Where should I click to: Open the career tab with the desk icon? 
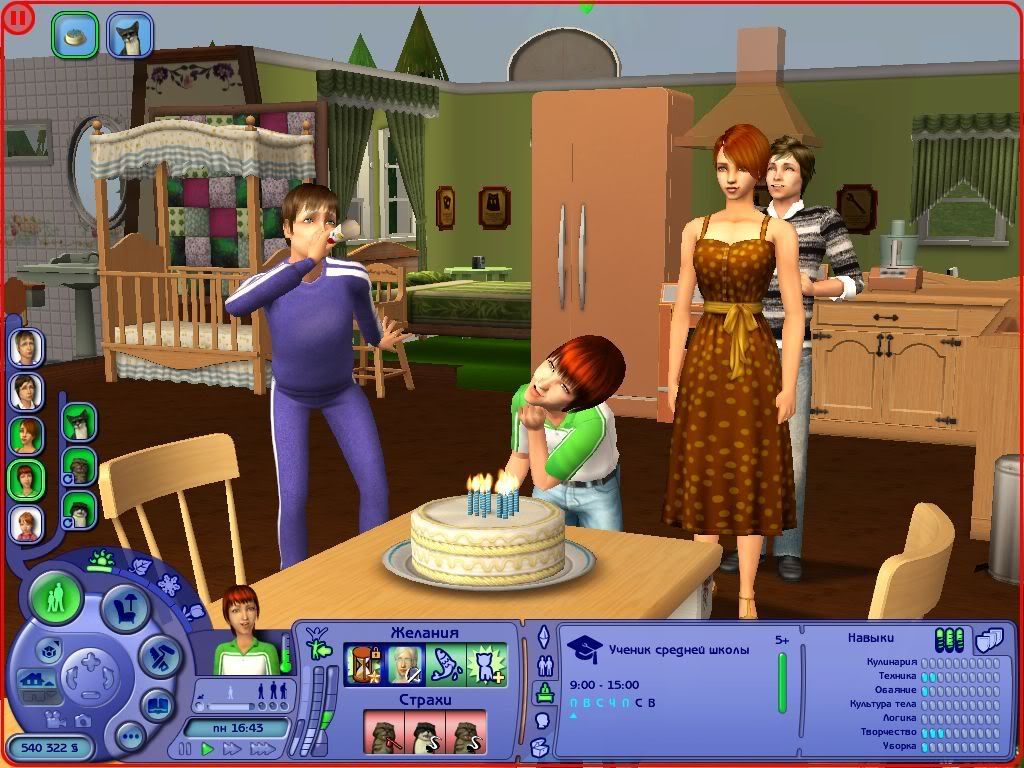coord(545,692)
